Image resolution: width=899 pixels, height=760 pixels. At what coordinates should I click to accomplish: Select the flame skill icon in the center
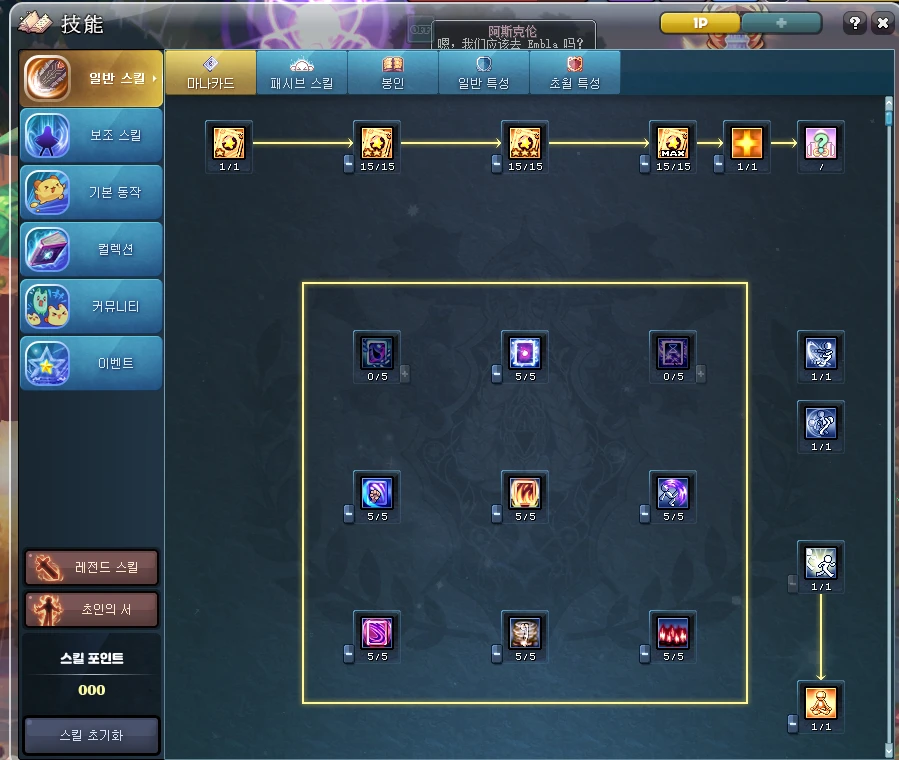(525, 493)
